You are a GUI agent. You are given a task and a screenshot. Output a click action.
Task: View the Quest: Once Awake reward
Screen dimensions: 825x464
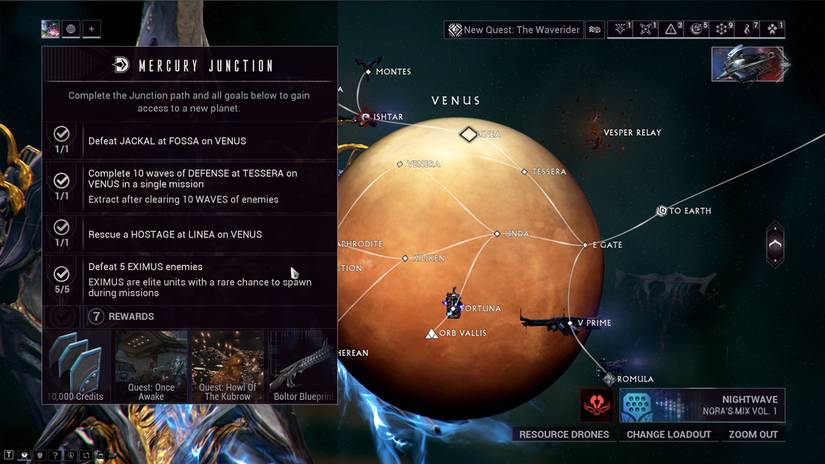tap(151, 366)
